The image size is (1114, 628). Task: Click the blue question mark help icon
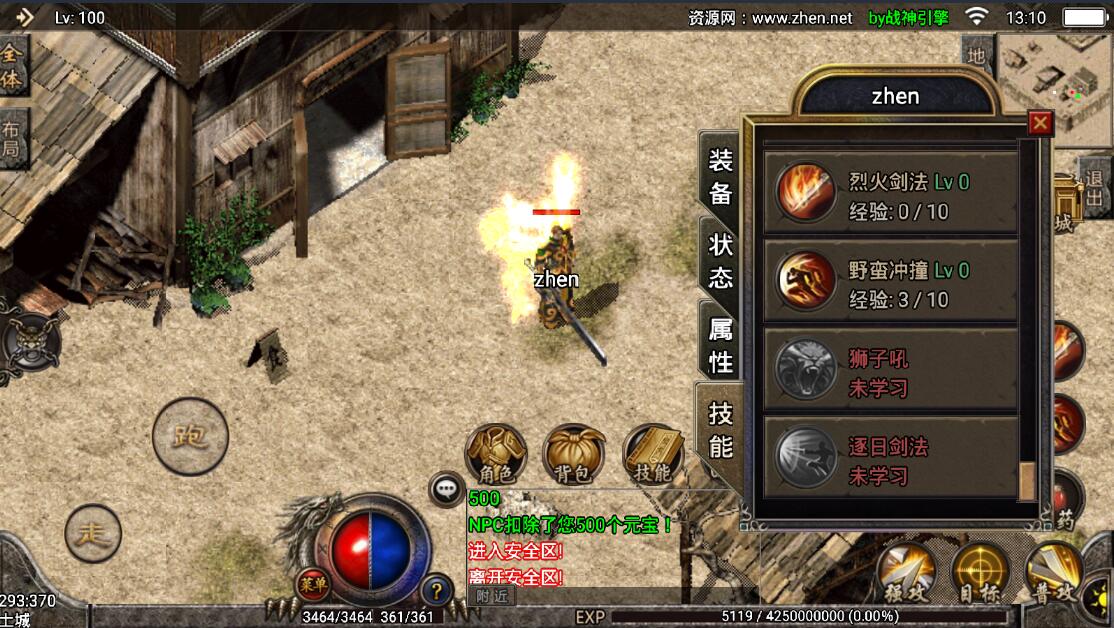coord(435,590)
